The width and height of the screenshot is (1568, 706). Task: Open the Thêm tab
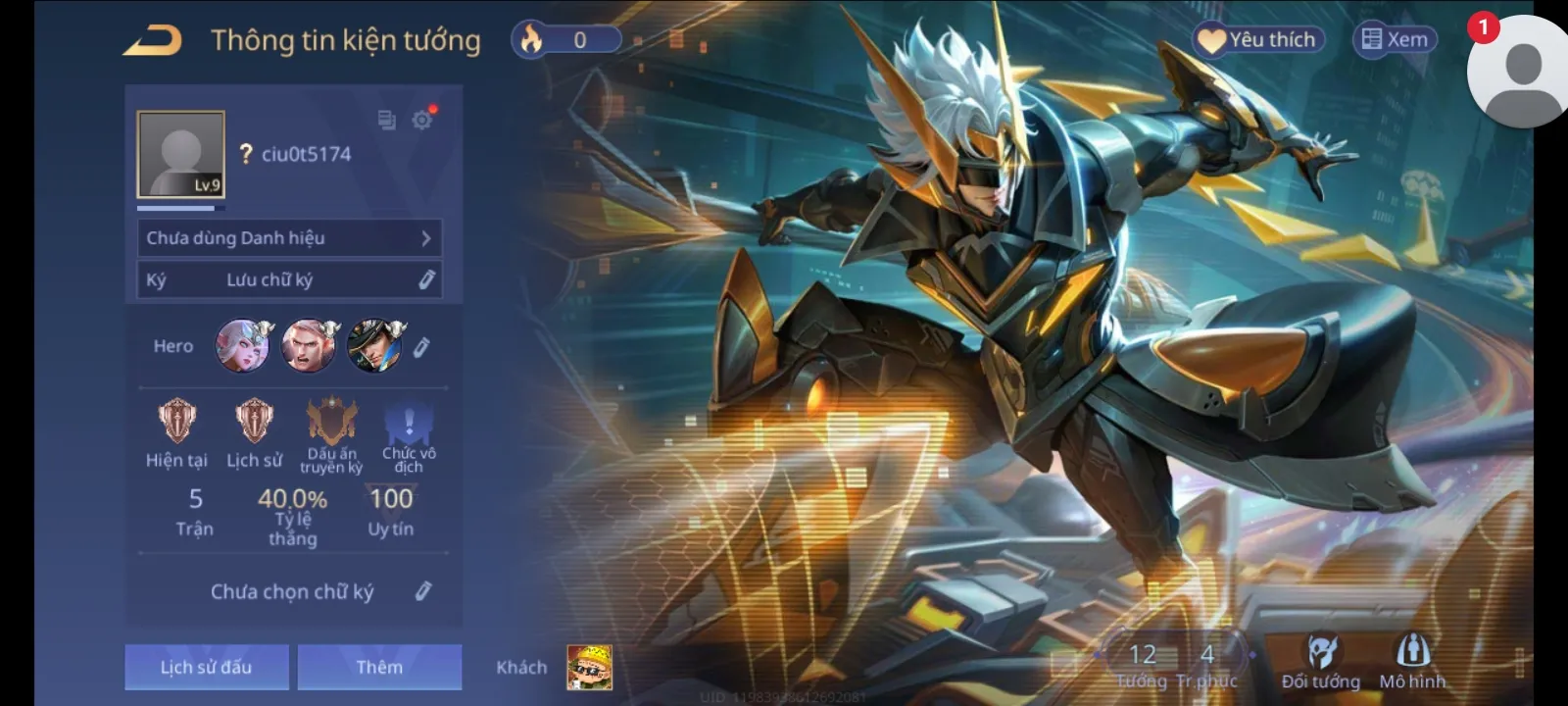379,666
